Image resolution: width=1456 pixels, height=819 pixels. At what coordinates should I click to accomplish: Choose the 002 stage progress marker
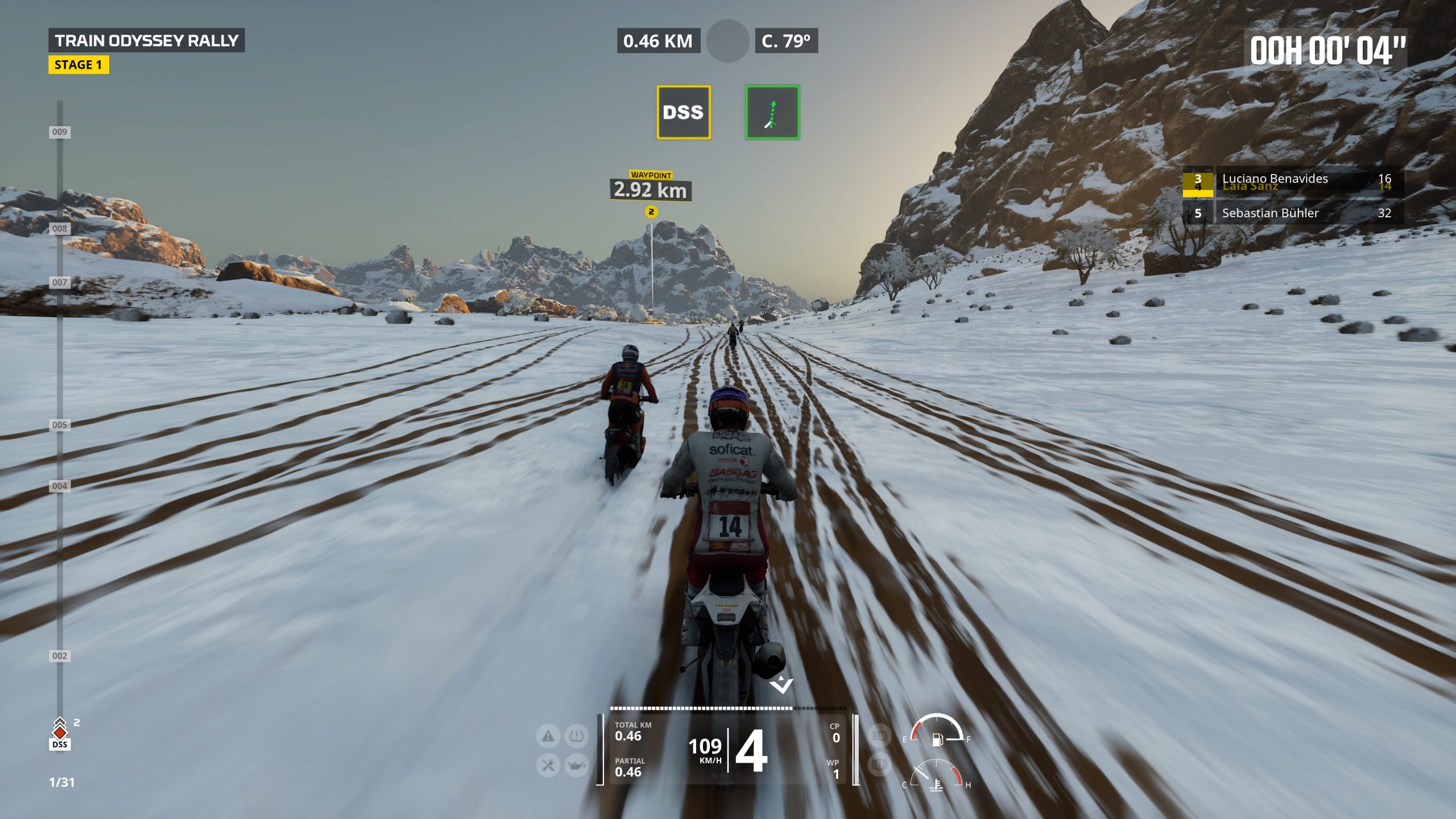pyautogui.click(x=60, y=656)
